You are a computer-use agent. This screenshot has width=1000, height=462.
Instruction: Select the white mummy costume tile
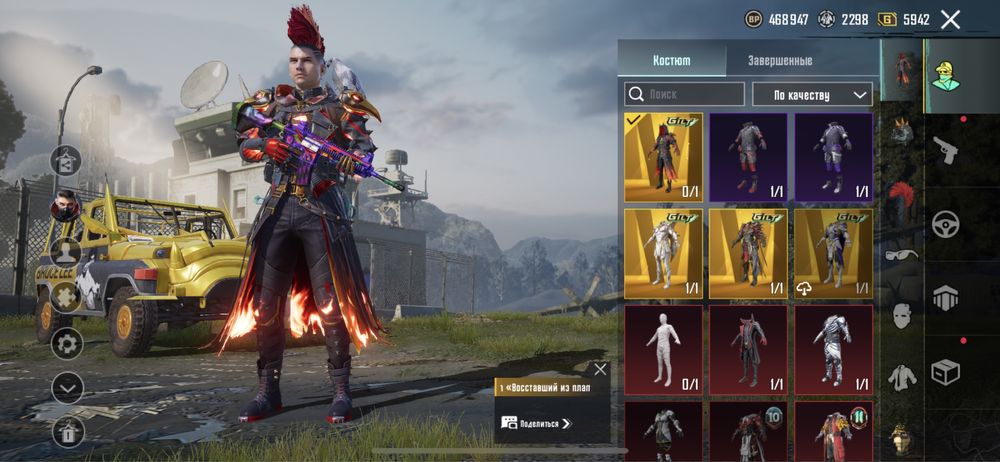point(663,350)
